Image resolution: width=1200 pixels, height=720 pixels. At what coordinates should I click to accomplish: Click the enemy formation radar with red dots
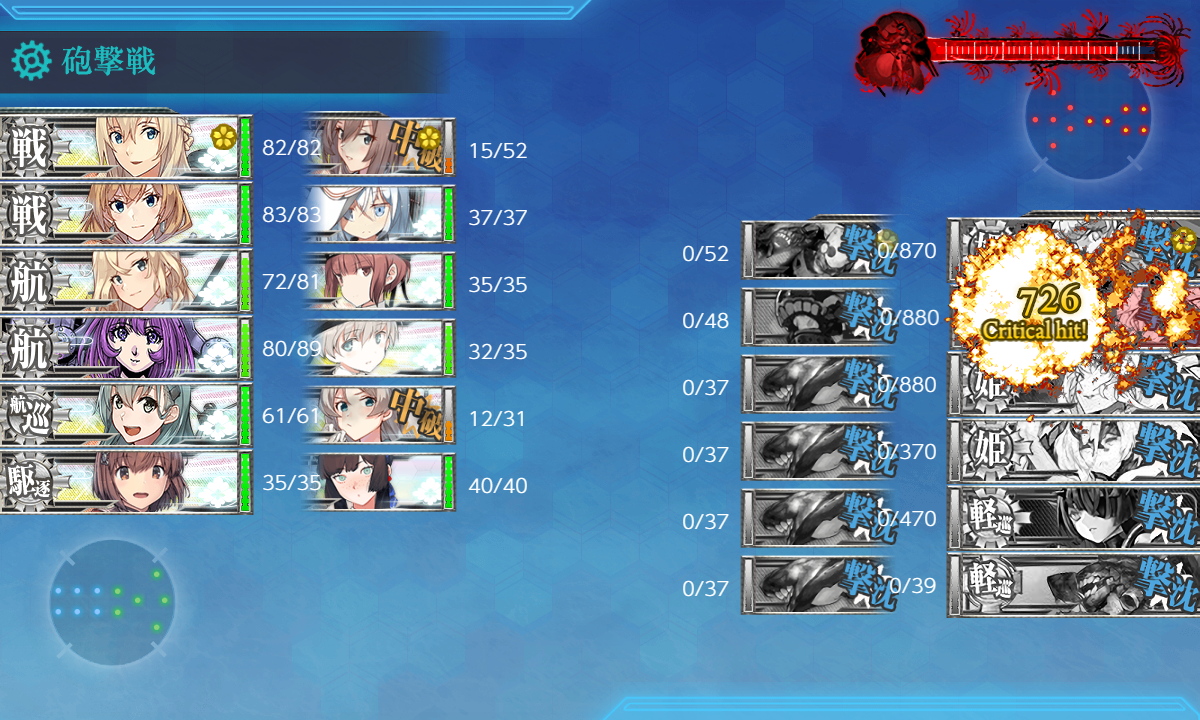(1088, 119)
